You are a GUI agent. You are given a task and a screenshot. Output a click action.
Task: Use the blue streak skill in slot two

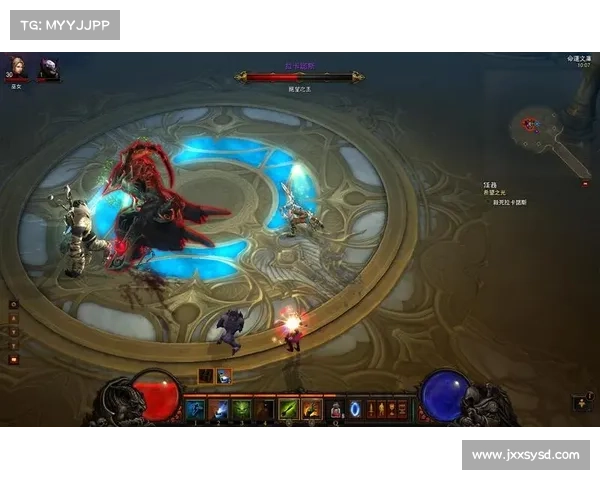point(219,409)
